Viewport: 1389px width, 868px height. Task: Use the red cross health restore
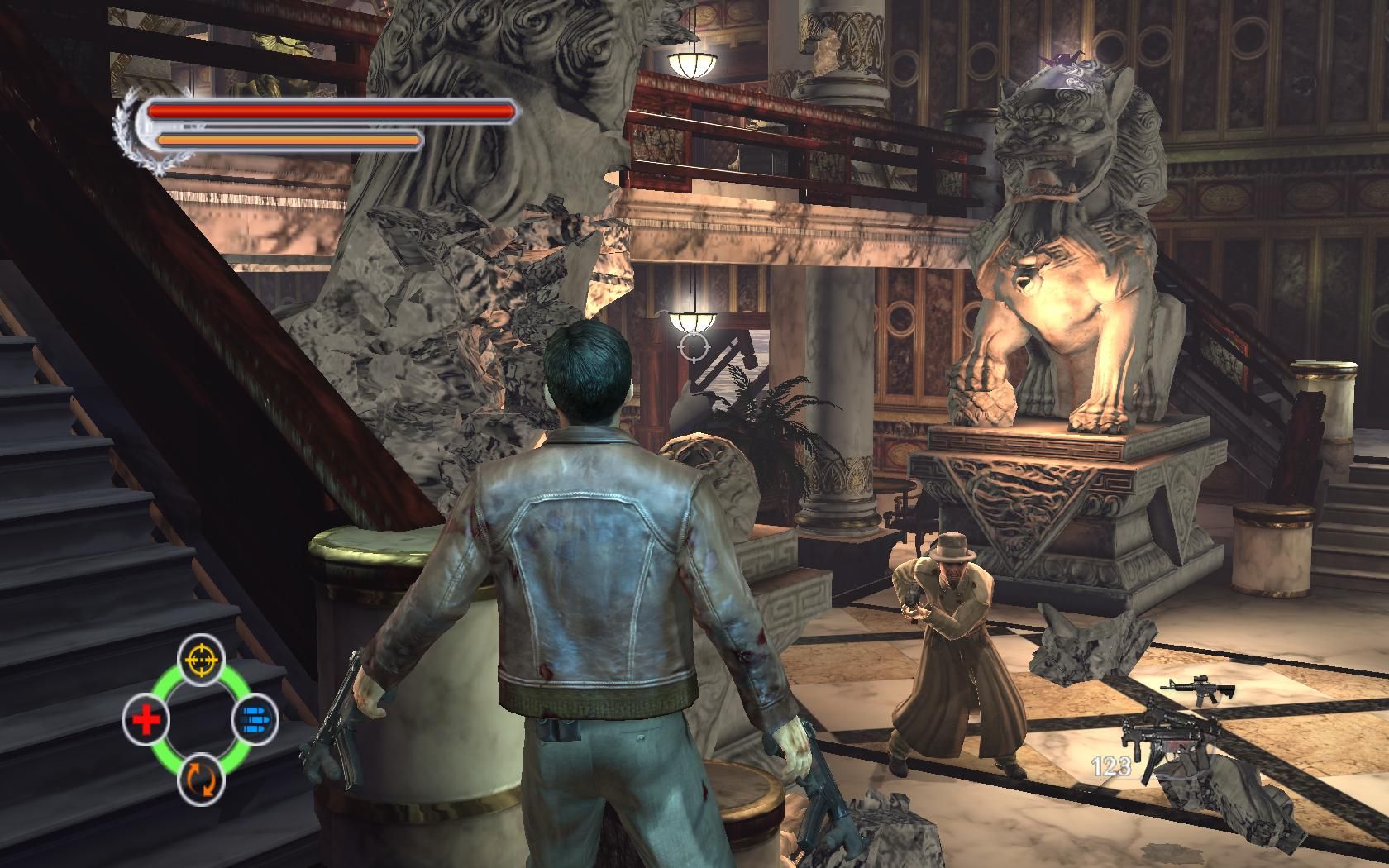[146, 720]
